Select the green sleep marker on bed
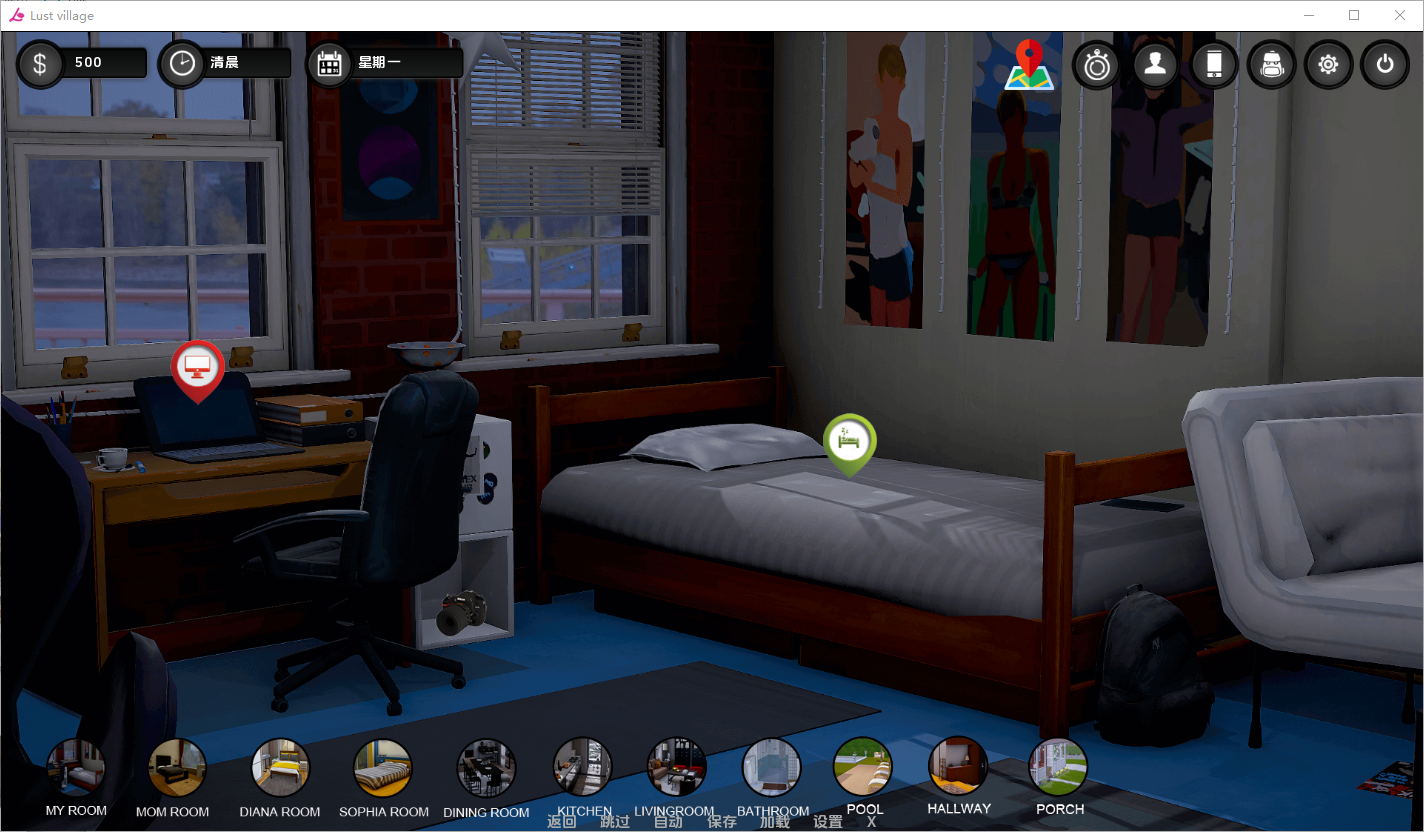The image size is (1424, 832). (x=849, y=442)
